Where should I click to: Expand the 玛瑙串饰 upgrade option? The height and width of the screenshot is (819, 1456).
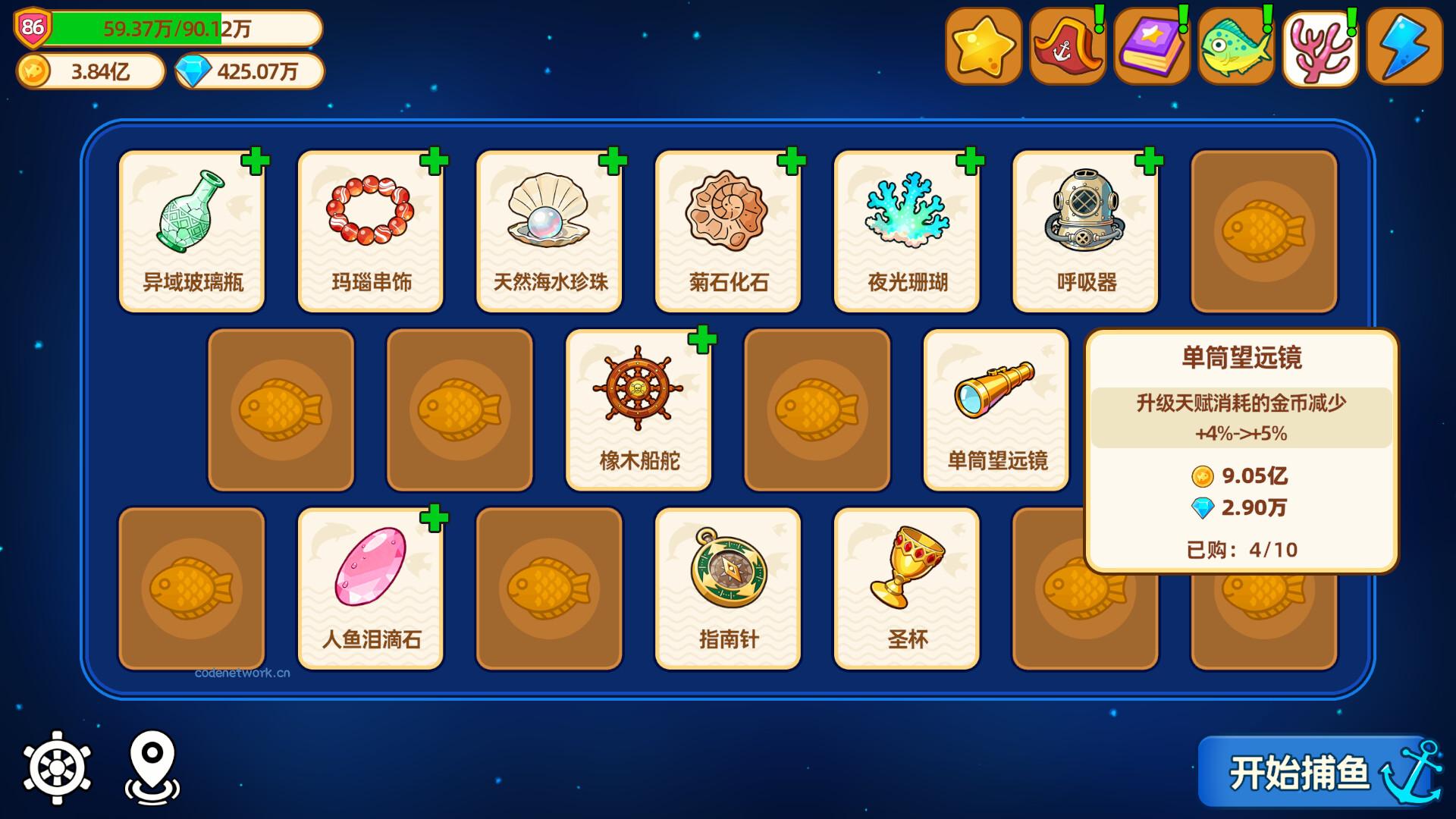[x=435, y=161]
